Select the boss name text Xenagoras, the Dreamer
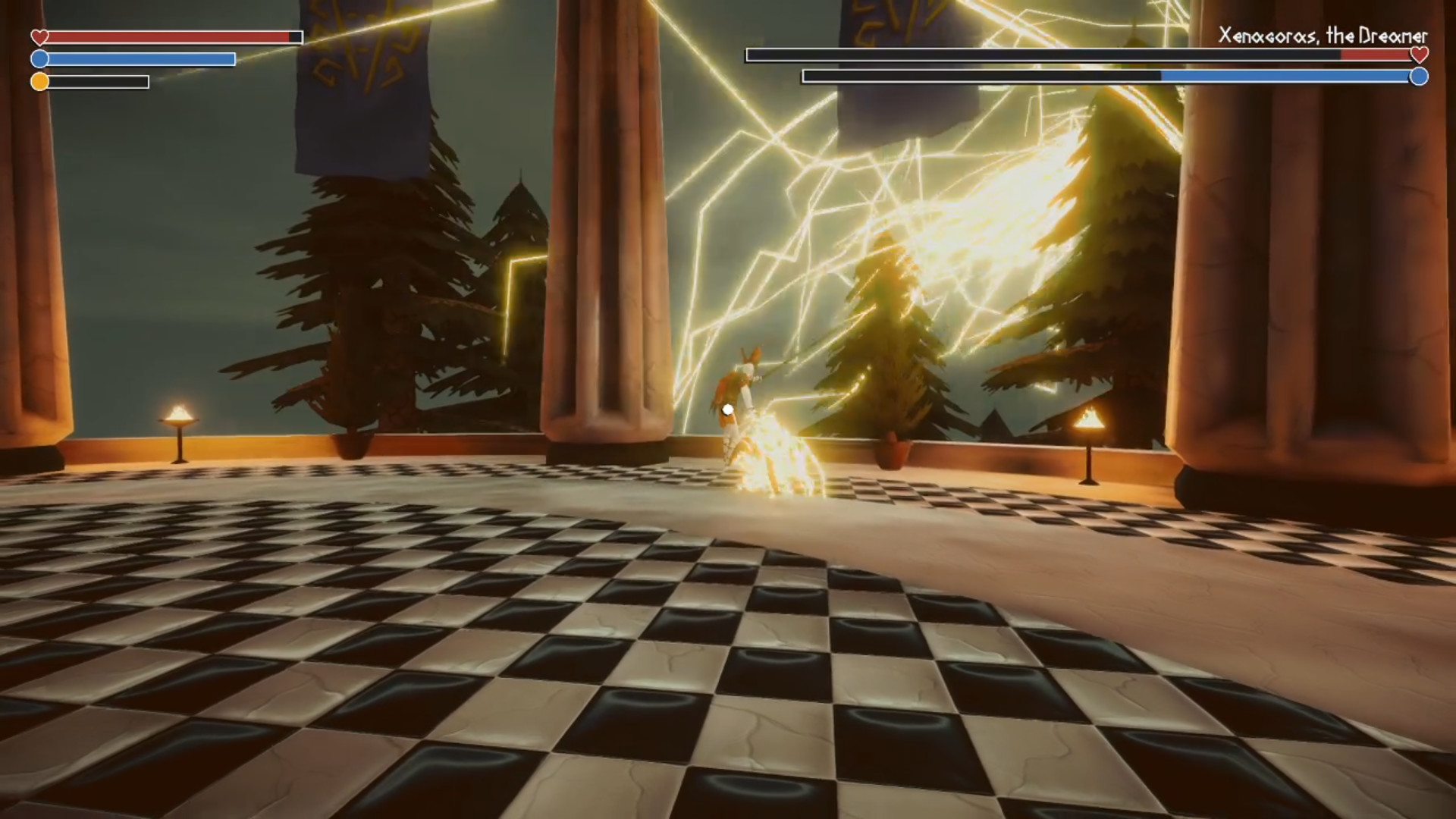Screen dimensions: 1456x819 pyautogui.click(x=1323, y=33)
